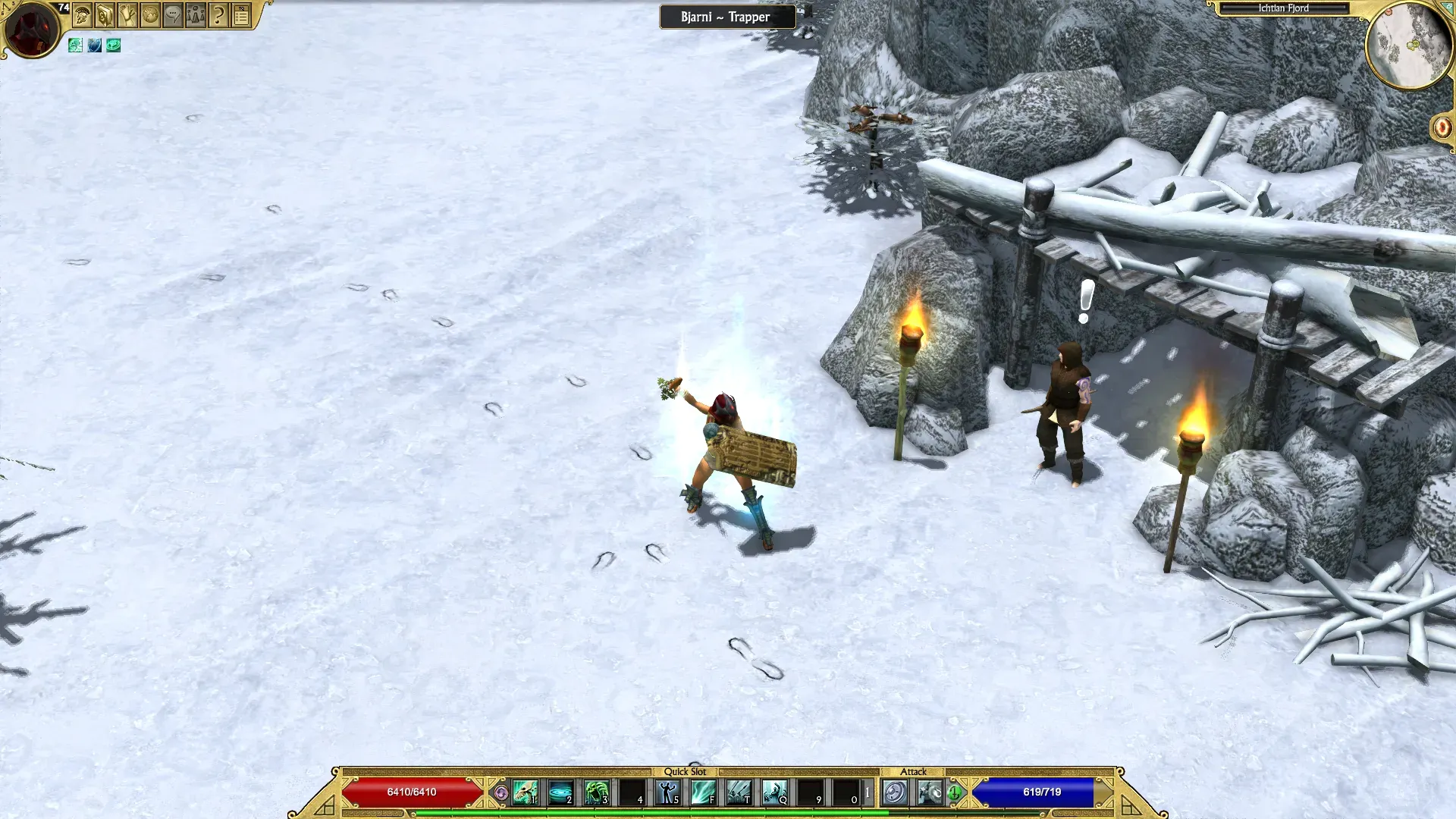The height and width of the screenshot is (819, 1456).
Task: Activate the blue vortex skill in slot 2
Action: [560, 792]
